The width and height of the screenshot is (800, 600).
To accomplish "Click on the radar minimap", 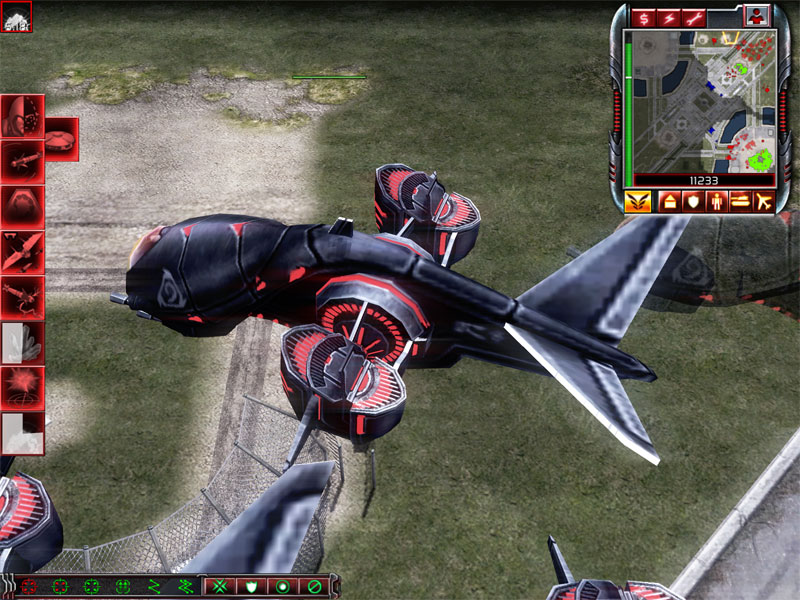I will point(700,101).
